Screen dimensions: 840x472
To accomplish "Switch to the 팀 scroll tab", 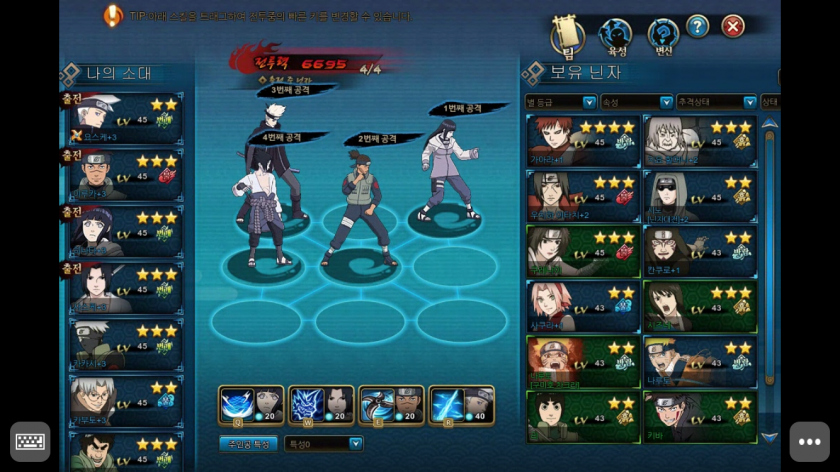I will [x=568, y=36].
